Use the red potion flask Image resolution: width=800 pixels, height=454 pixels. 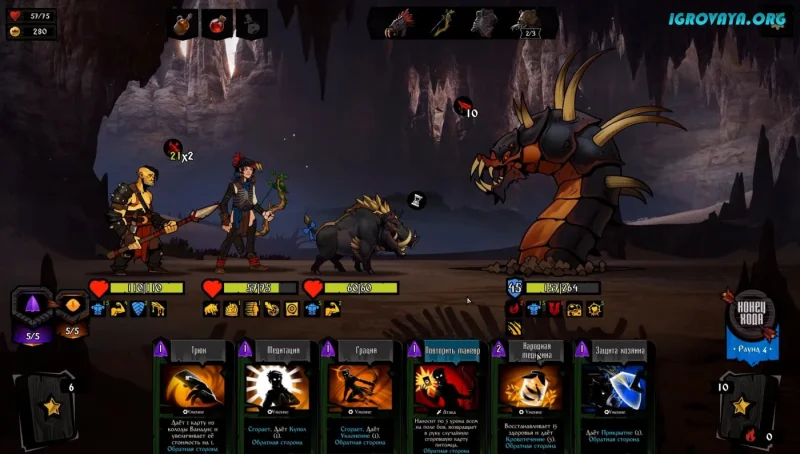coord(218,23)
